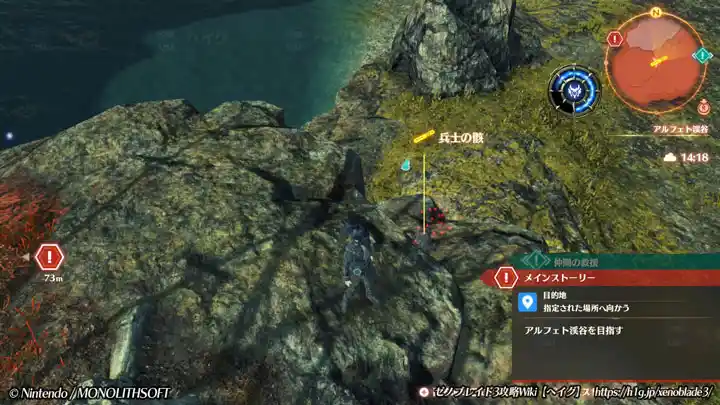Click the blue circular wolf emblem gauge
The image size is (720, 405).
(574, 89)
